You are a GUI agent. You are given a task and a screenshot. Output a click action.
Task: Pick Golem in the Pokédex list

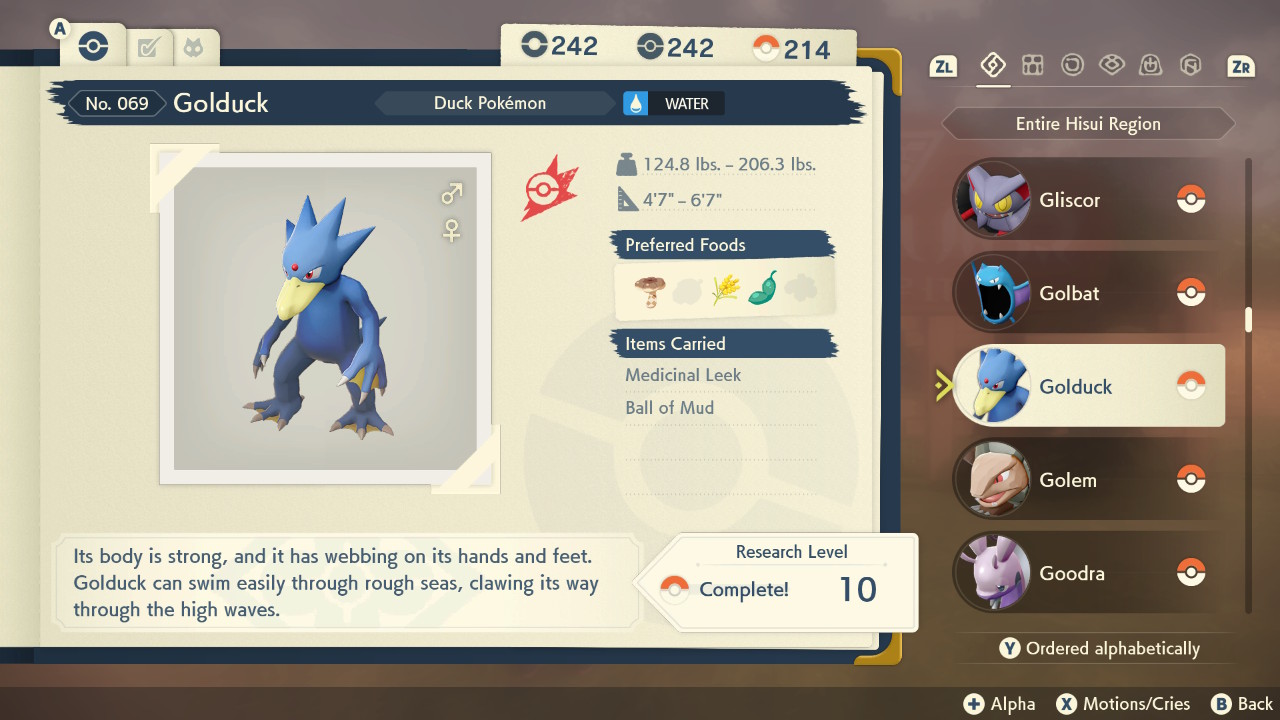click(x=1088, y=480)
